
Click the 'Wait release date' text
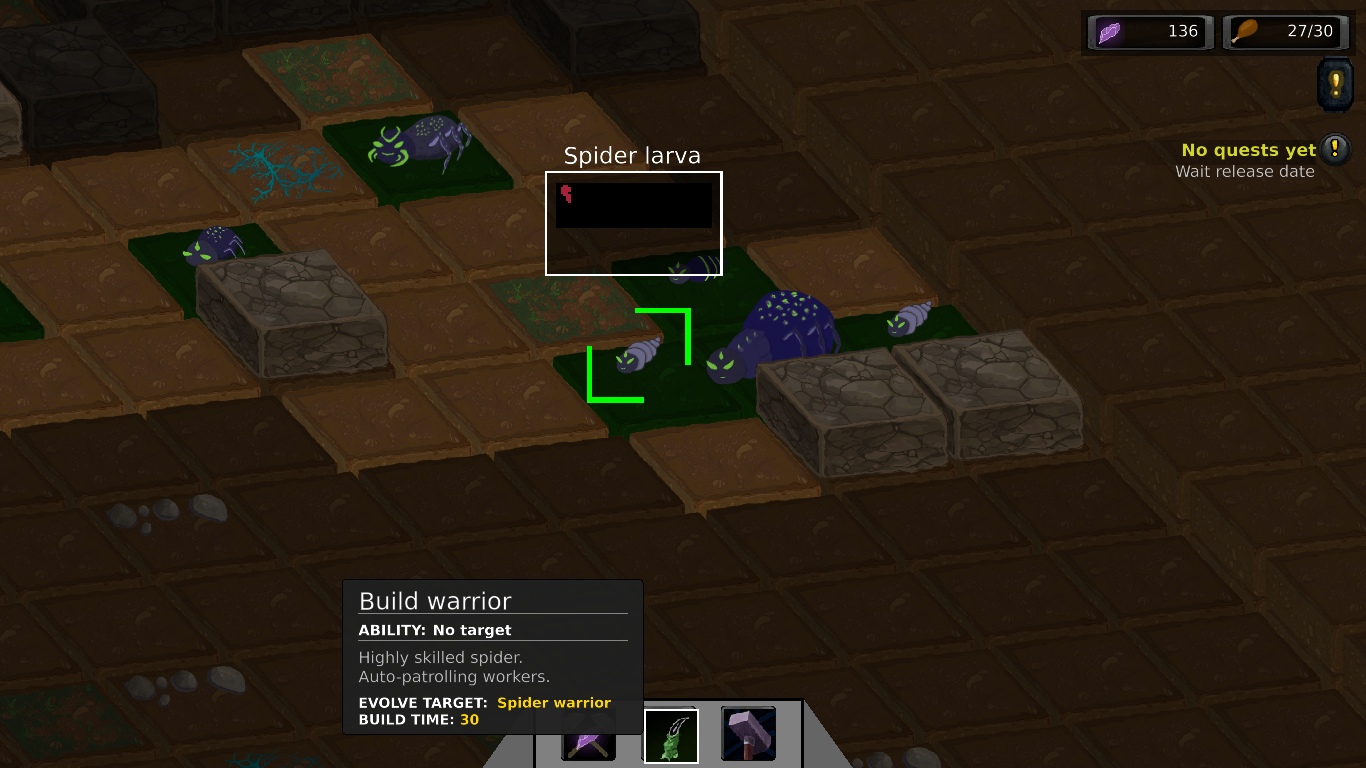tap(1245, 171)
